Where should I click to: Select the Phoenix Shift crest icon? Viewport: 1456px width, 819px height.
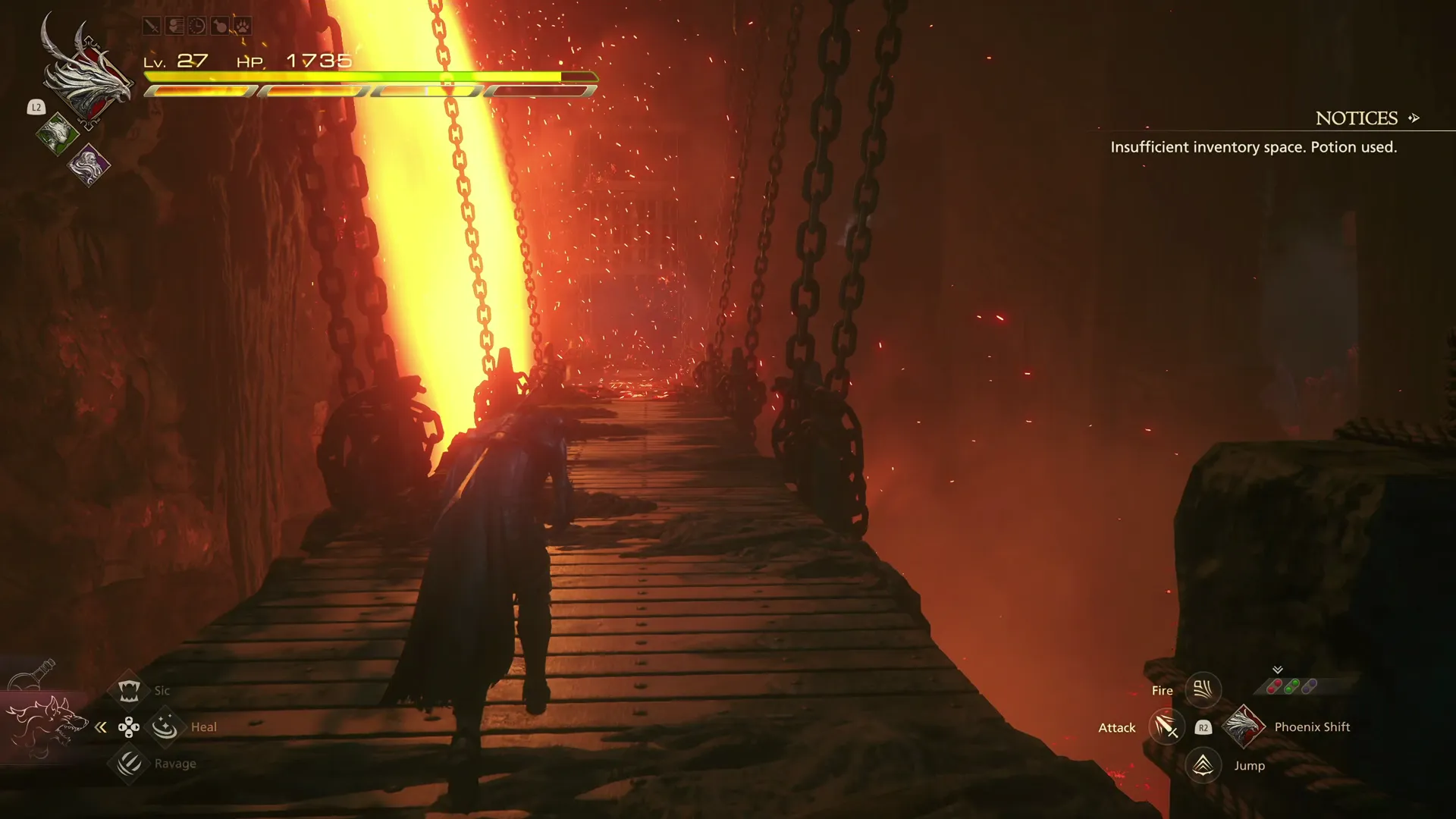[1244, 726]
